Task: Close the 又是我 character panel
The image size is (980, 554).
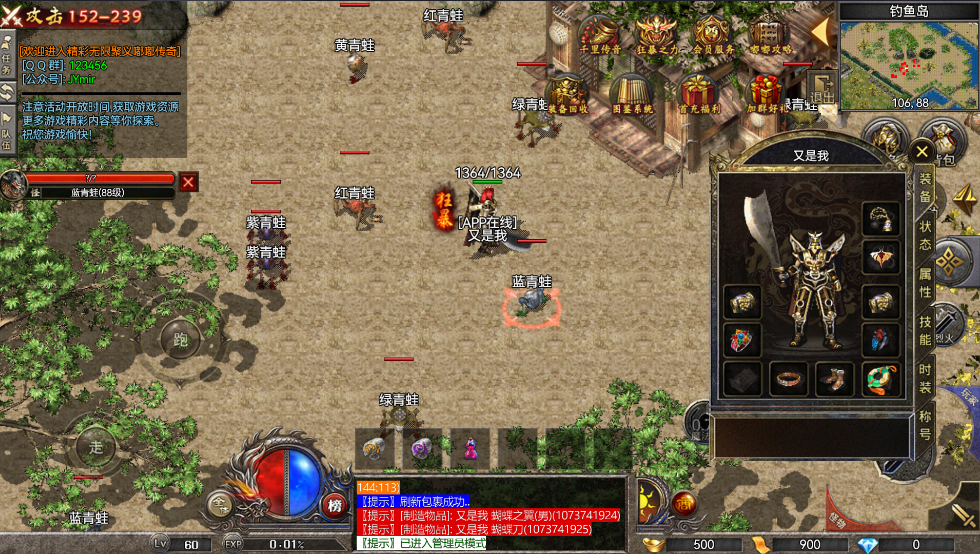Action: click(x=921, y=153)
